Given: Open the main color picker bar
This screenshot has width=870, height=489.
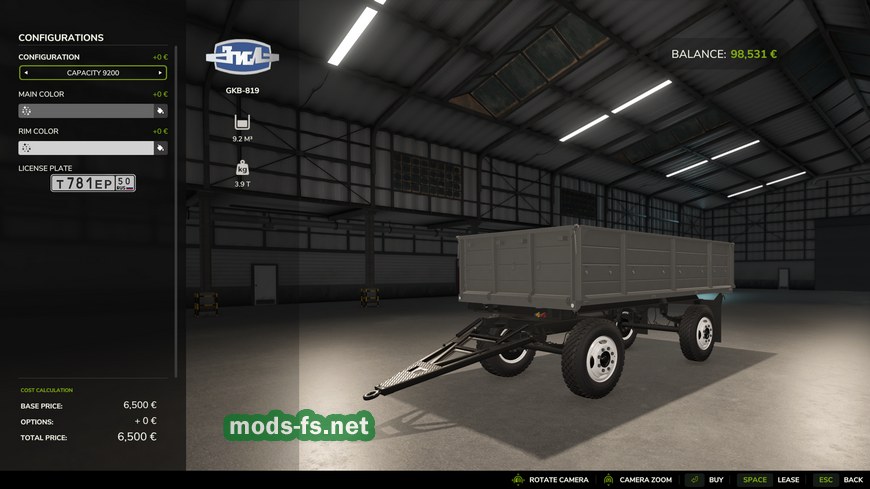Looking at the screenshot, I should (86, 111).
